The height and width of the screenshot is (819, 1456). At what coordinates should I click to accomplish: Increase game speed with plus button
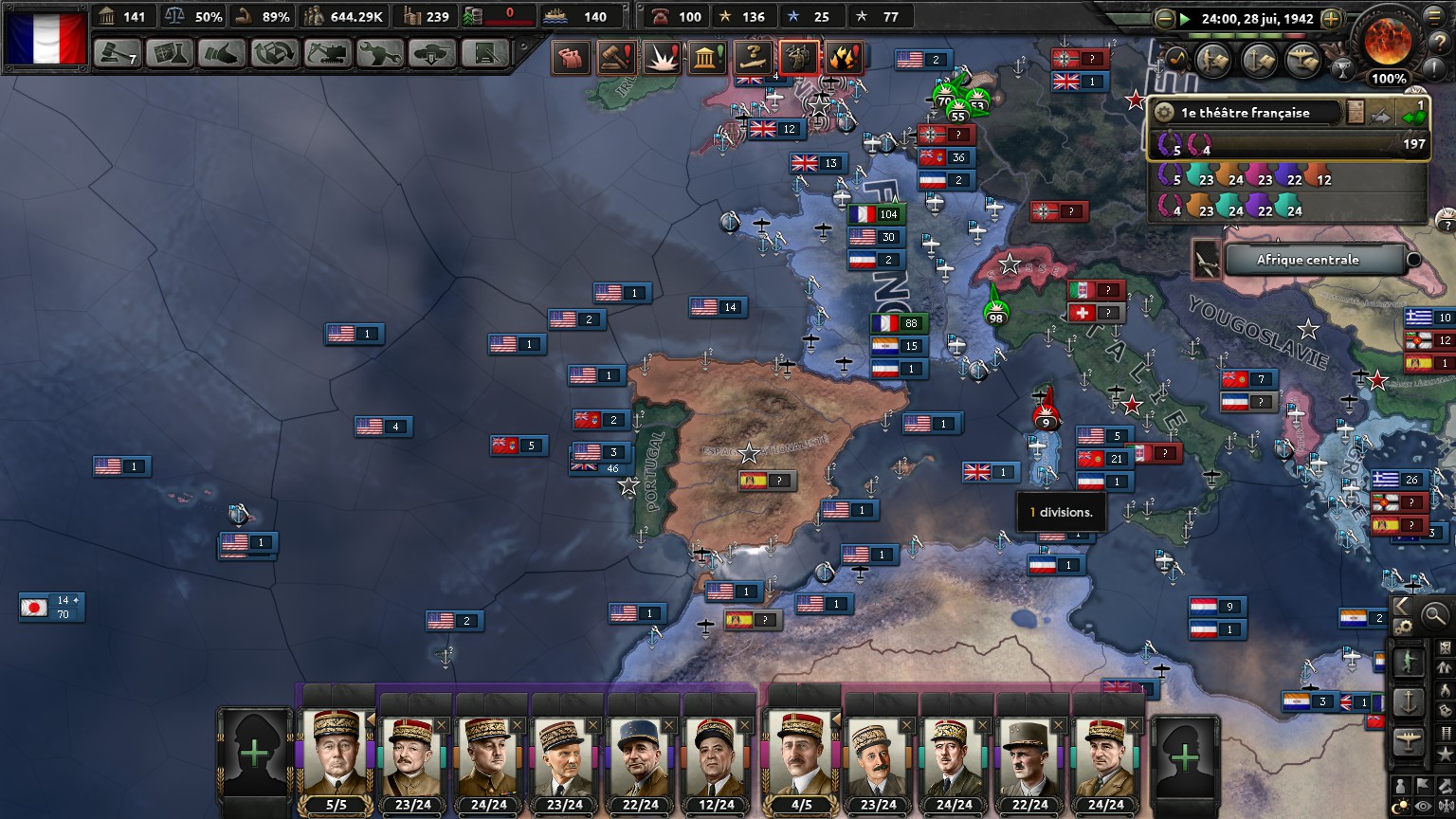1331,19
